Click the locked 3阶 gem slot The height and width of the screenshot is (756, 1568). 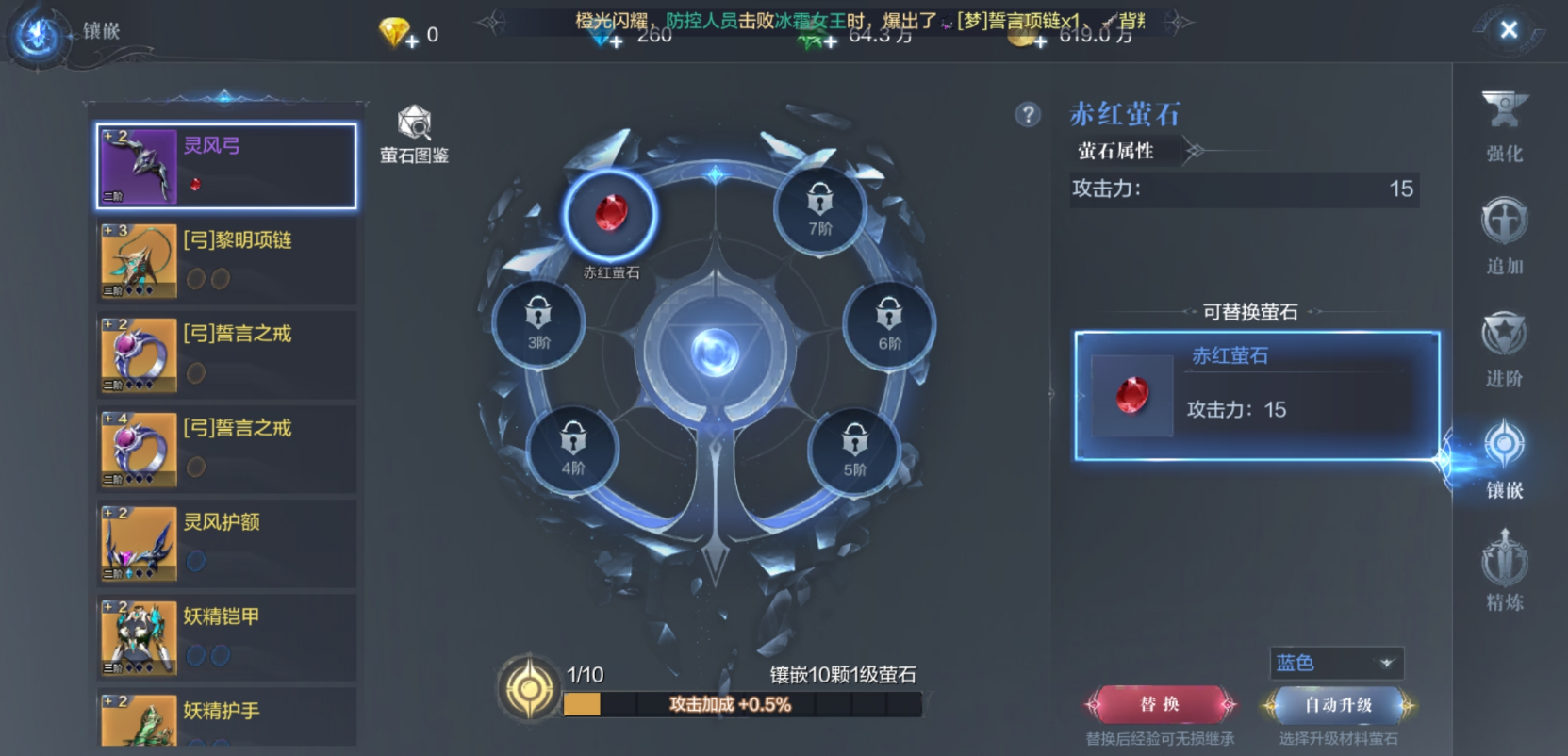537,323
